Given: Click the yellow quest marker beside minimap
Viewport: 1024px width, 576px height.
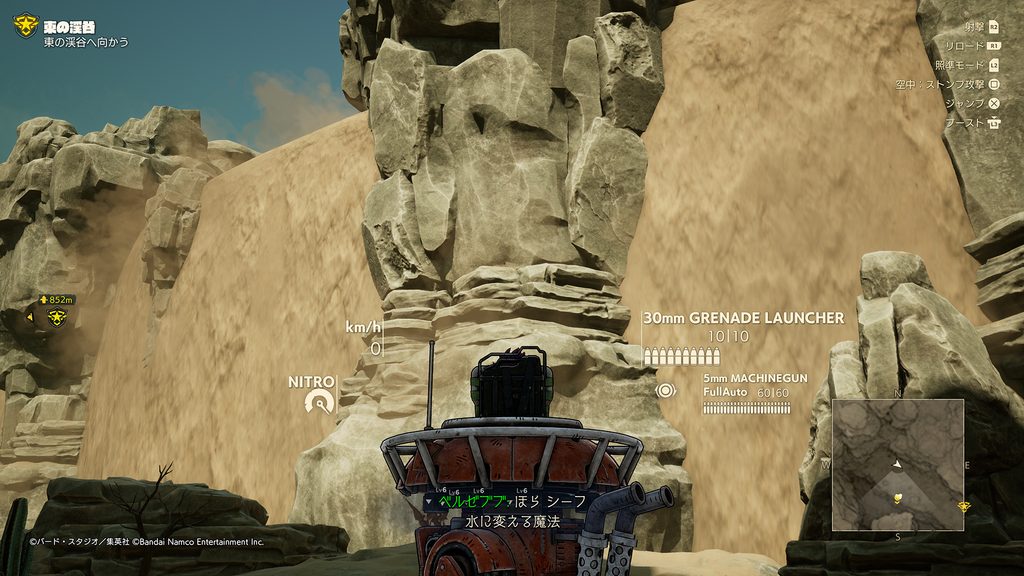Looking at the screenshot, I should [963, 507].
